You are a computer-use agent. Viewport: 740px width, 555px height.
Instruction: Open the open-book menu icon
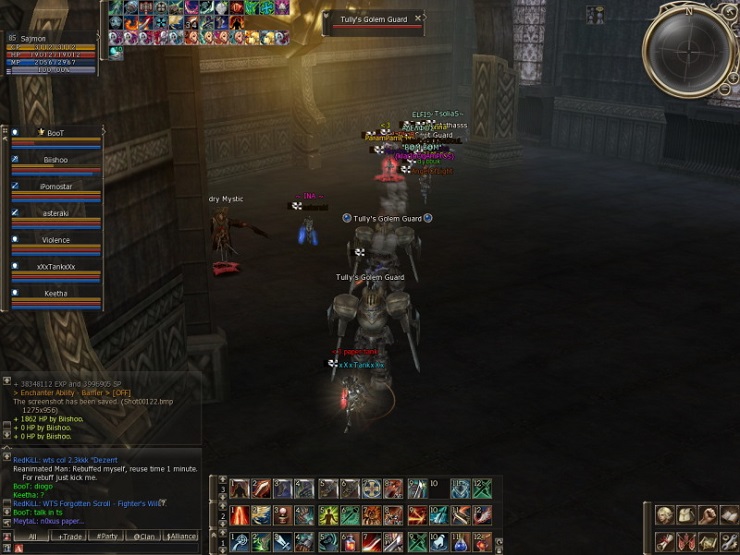730,515
